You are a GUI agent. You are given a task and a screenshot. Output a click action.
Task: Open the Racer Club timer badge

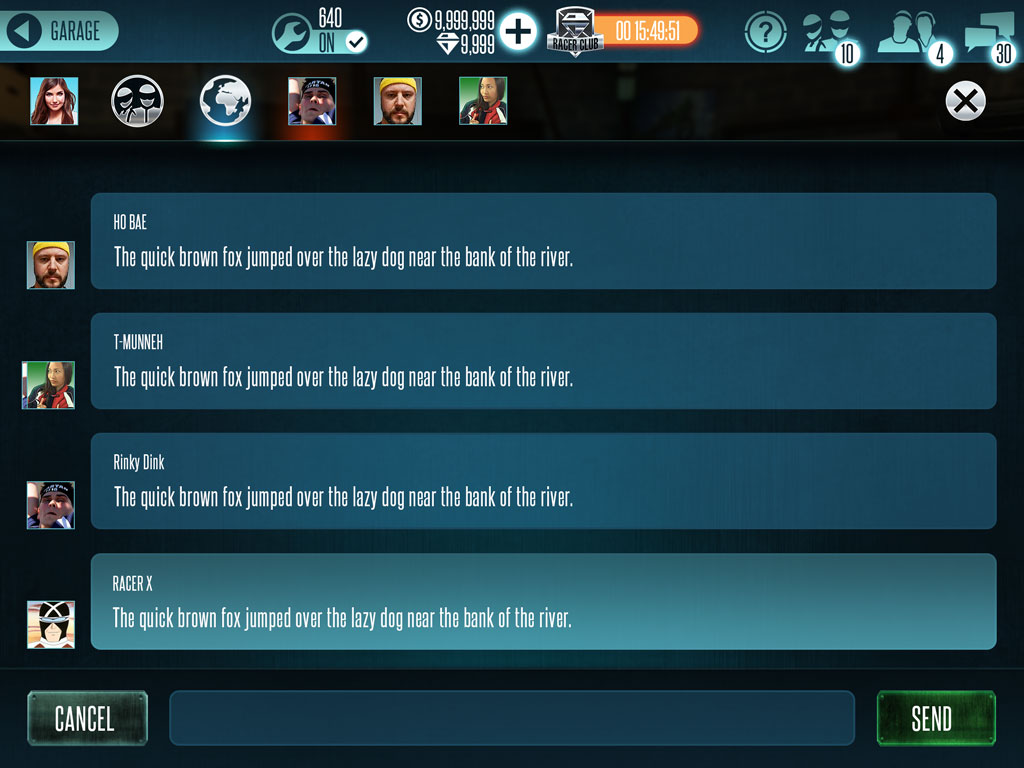click(622, 31)
